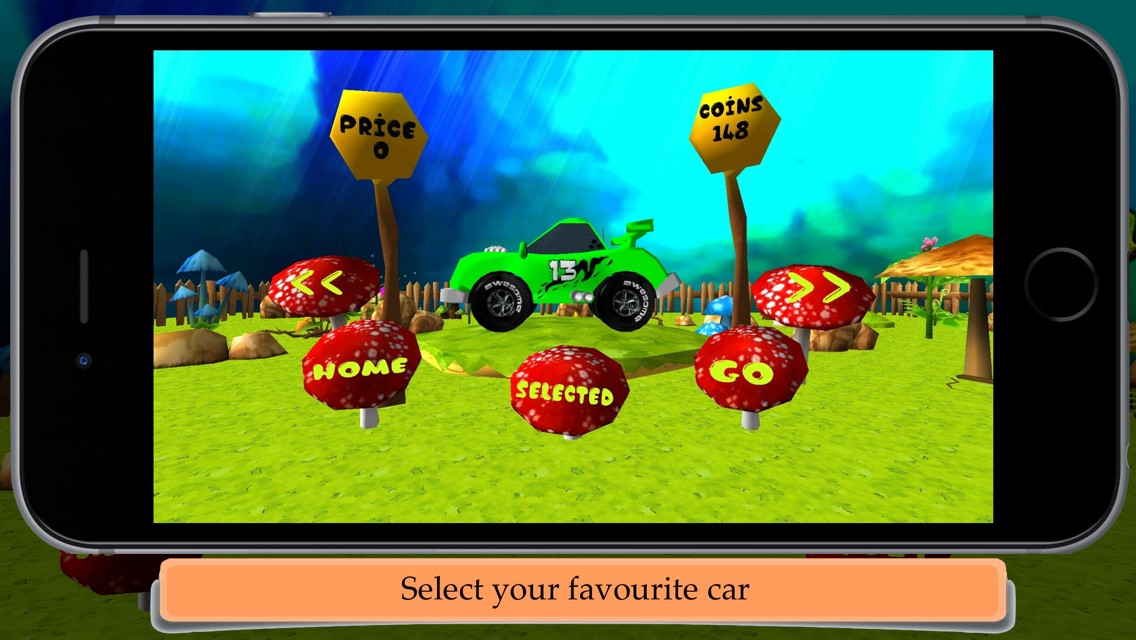Click the Selected mushroom button

coord(568,391)
